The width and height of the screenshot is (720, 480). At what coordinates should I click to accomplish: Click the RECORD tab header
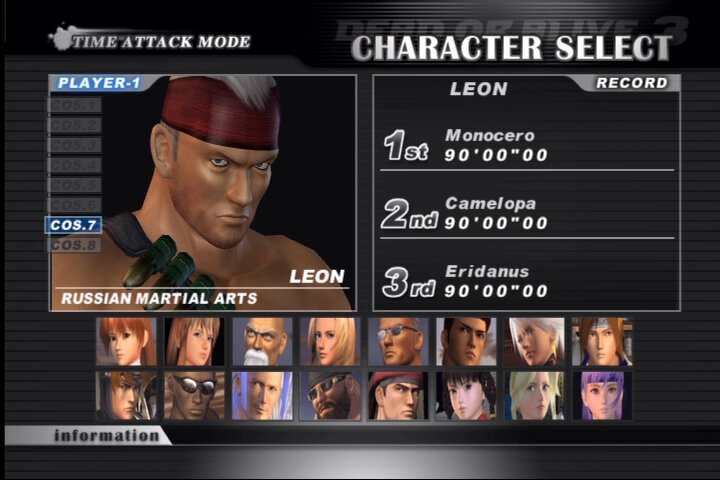[631, 83]
